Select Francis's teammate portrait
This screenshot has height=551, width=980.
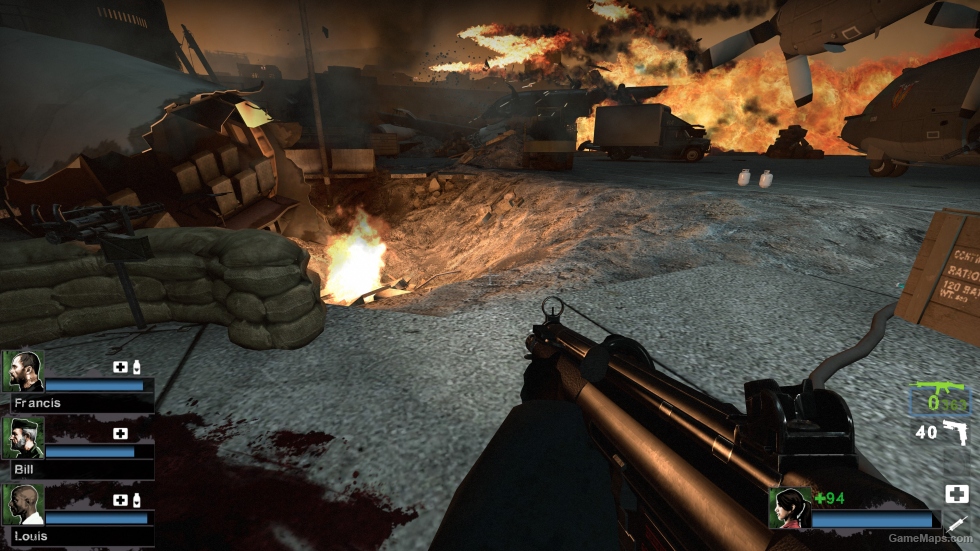(24, 371)
